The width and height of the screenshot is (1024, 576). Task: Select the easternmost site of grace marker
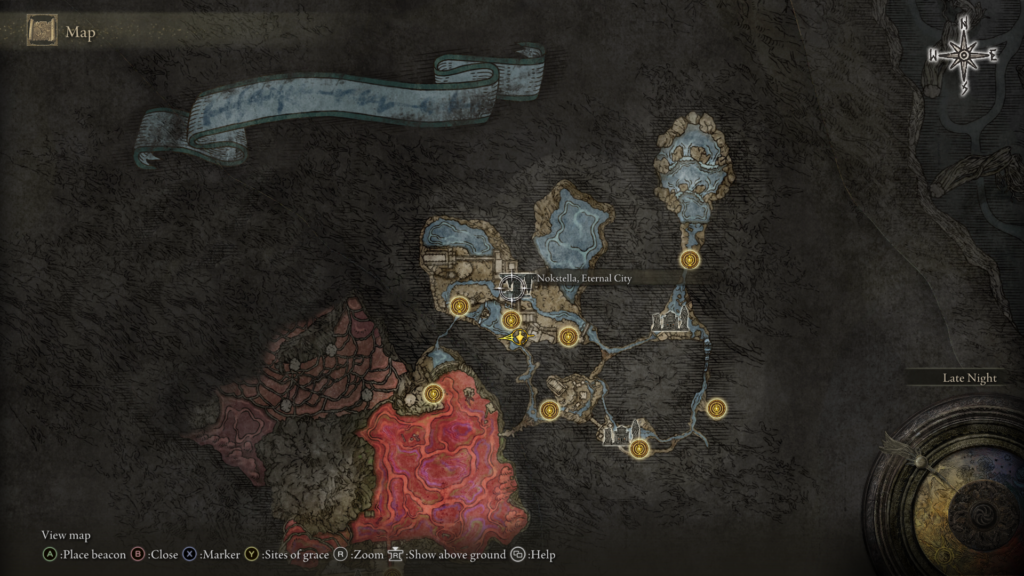pos(716,408)
